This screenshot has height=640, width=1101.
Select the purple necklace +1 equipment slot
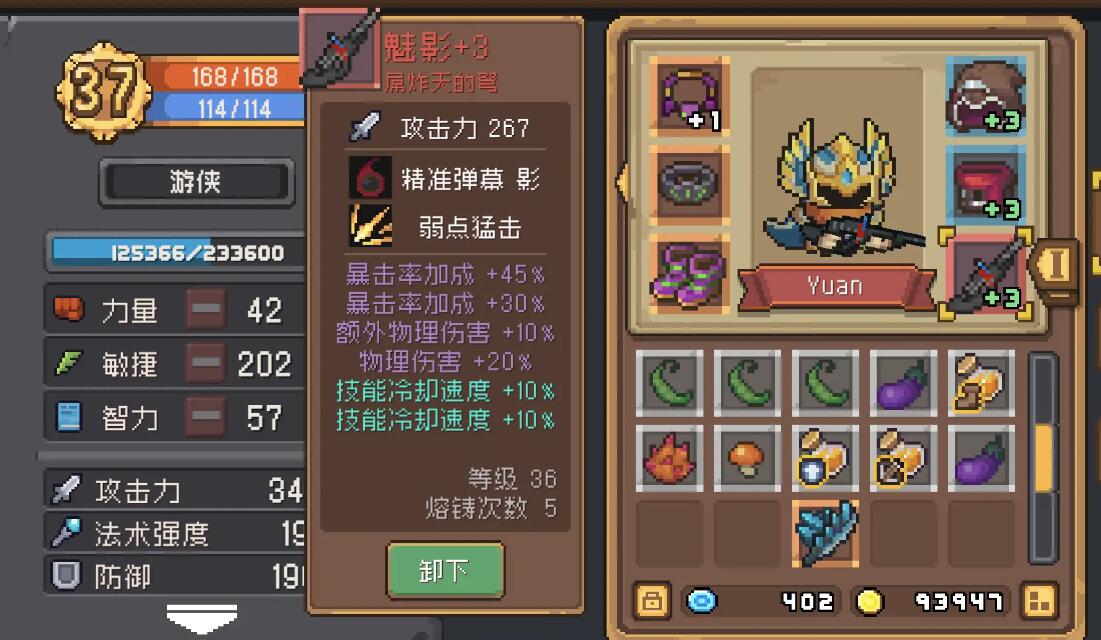point(689,96)
